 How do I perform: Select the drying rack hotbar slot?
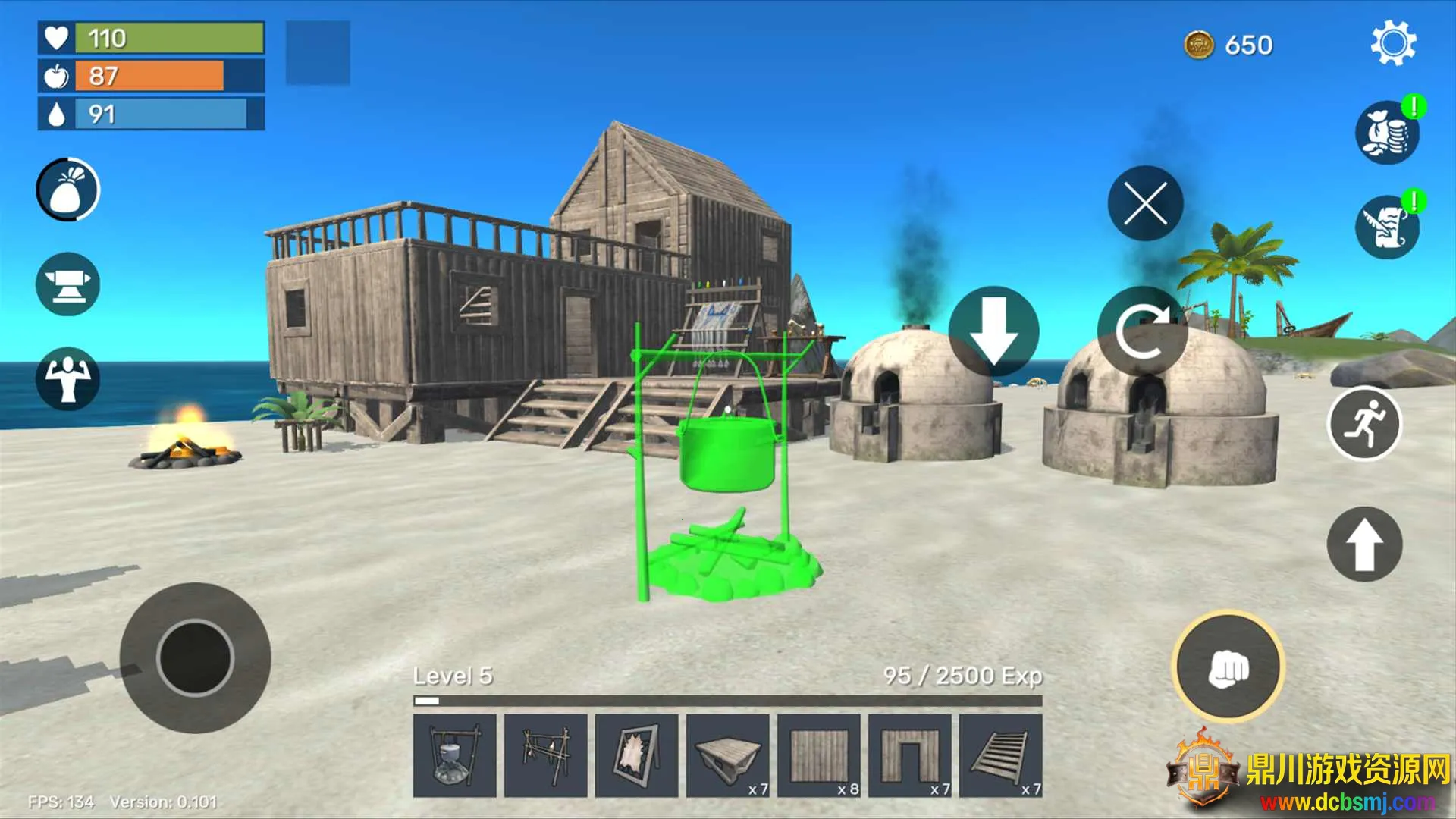click(x=546, y=755)
